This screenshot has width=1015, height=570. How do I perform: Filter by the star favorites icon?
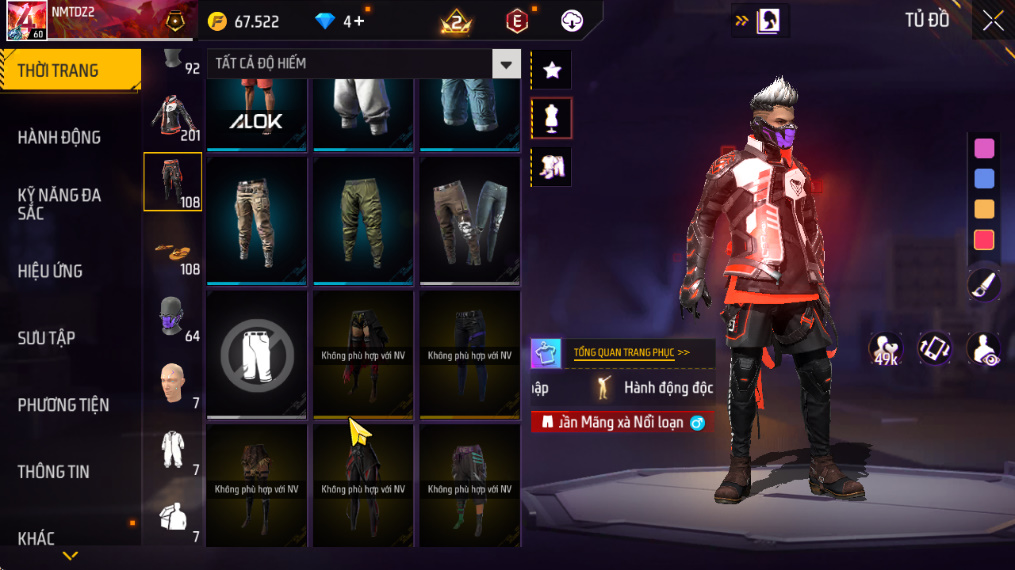(551, 70)
